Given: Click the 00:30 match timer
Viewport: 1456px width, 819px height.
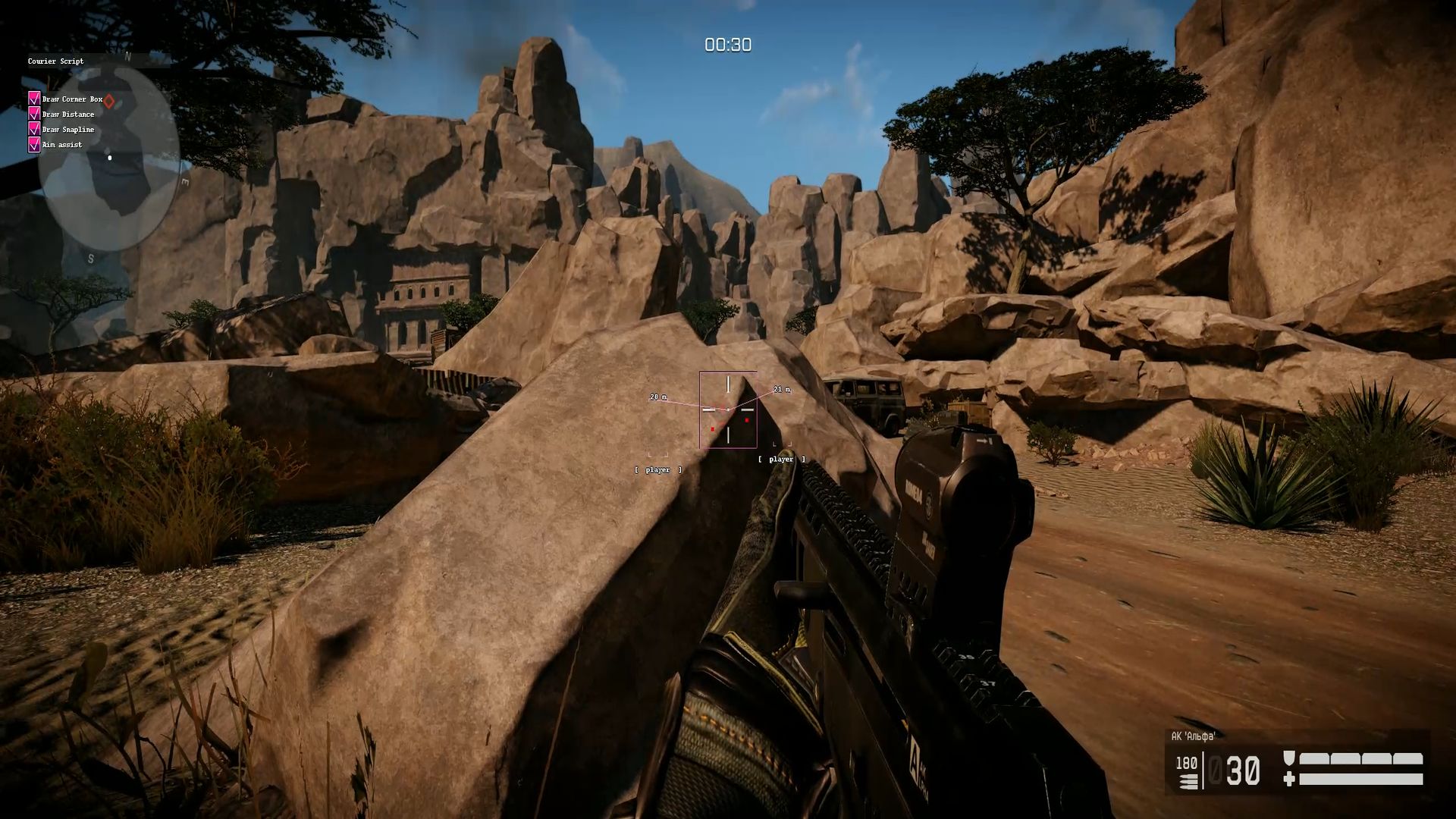Looking at the screenshot, I should [x=726, y=45].
